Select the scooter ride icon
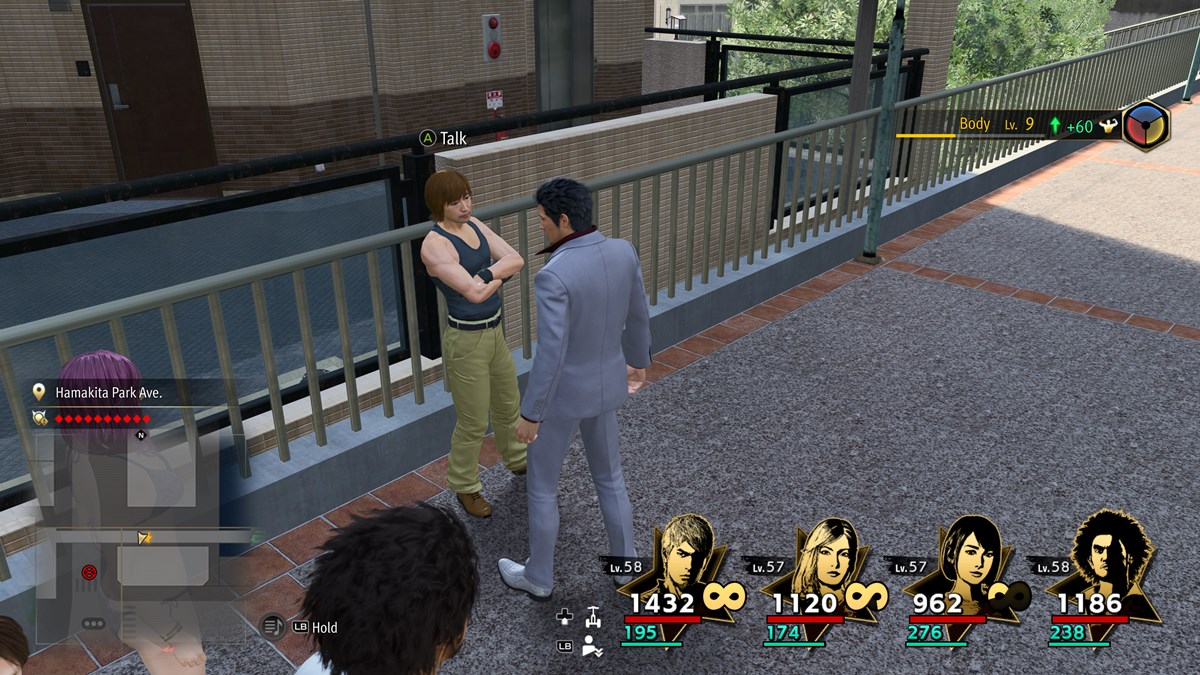This screenshot has height=675, width=1200. click(x=593, y=616)
